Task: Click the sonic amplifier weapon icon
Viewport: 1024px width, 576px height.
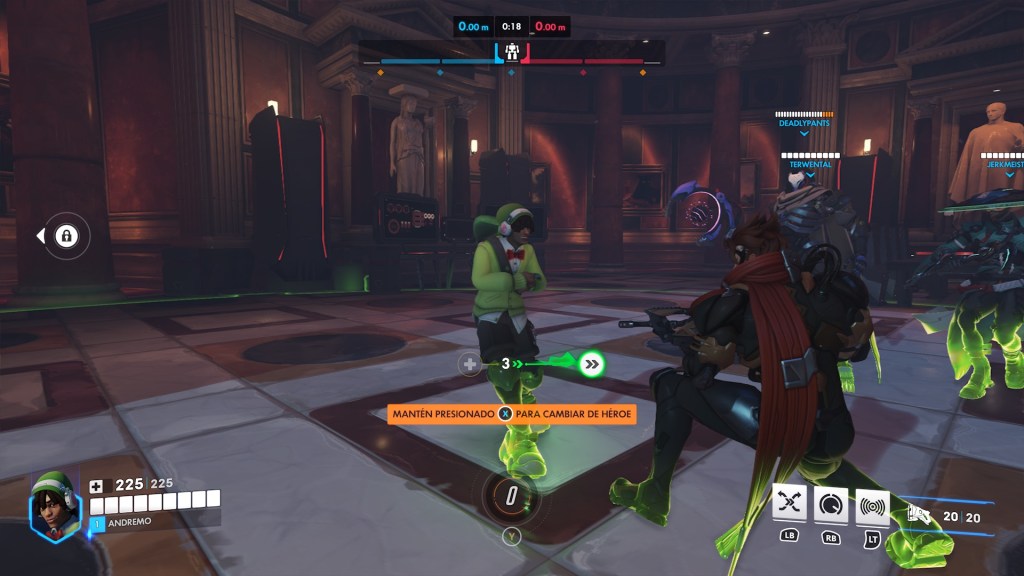Action: click(919, 515)
